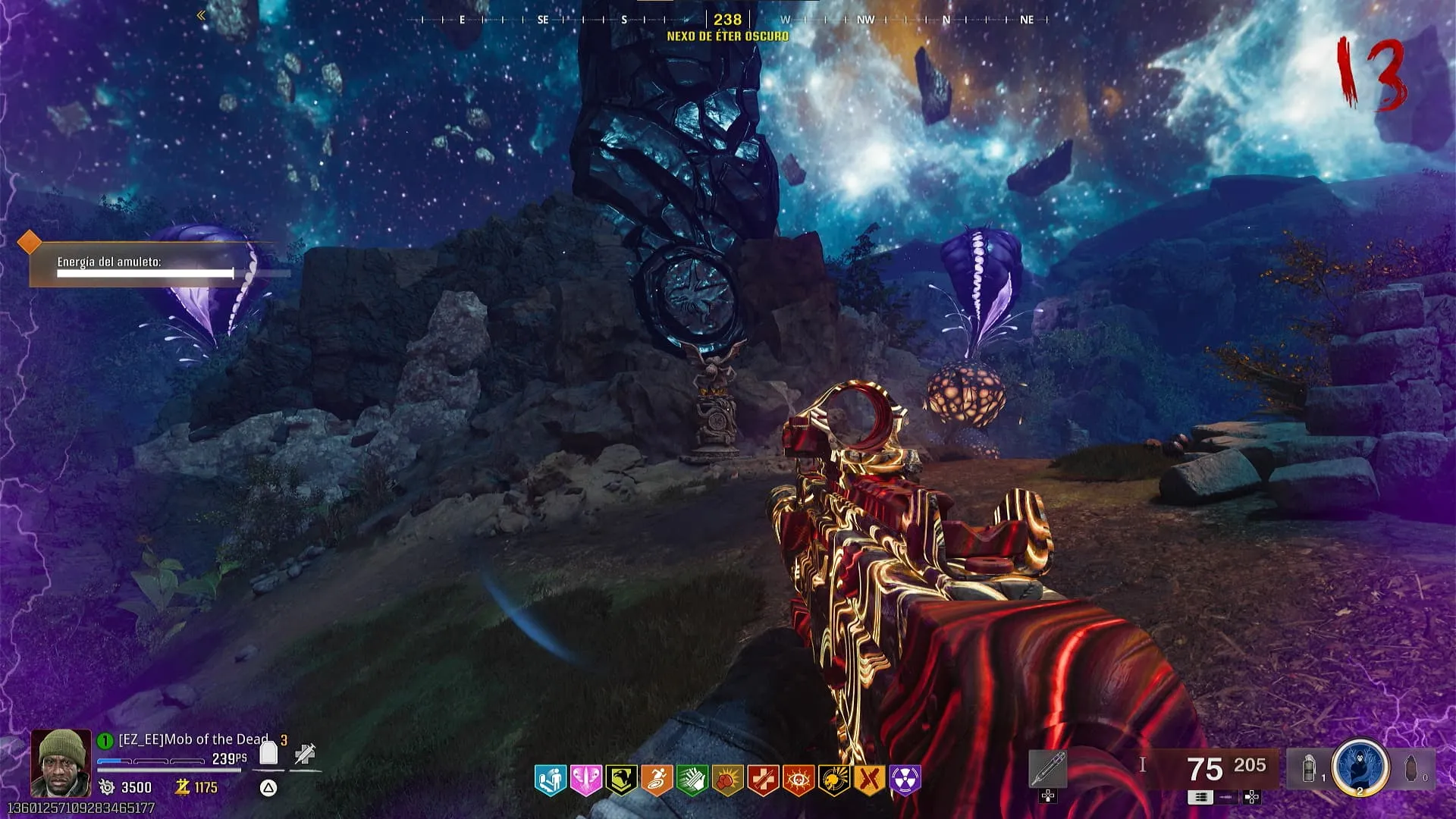This screenshot has width=1456, height=819.
Task: Select the crossed pistols perk icon
Action: pos(870,780)
